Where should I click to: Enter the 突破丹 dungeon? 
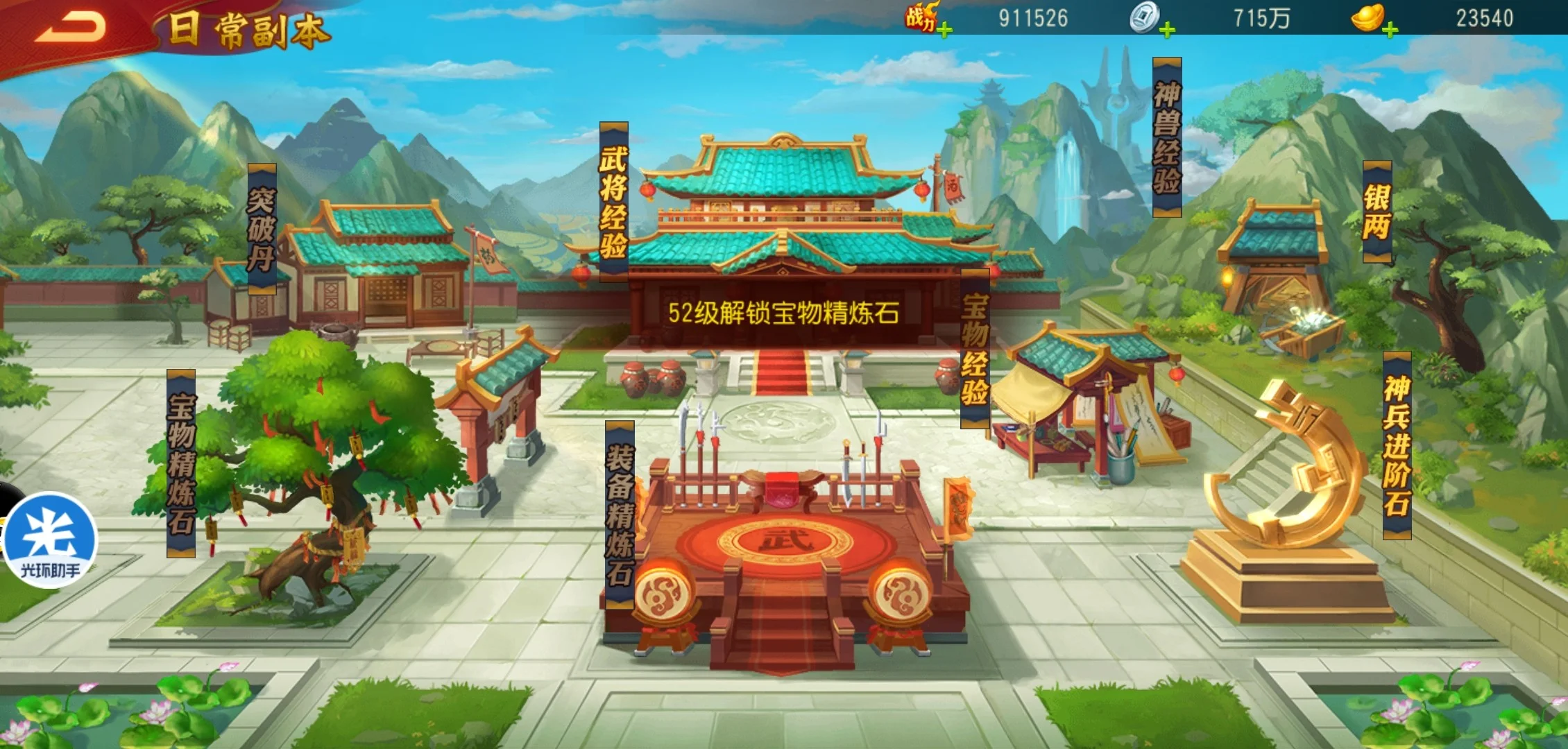point(262,229)
